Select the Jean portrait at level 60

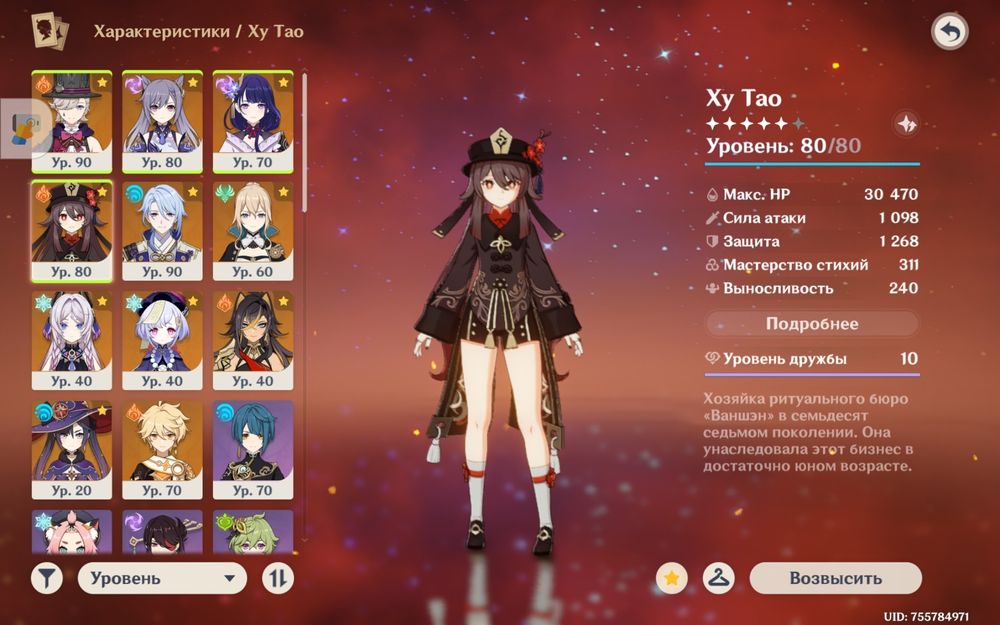(x=252, y=230)
